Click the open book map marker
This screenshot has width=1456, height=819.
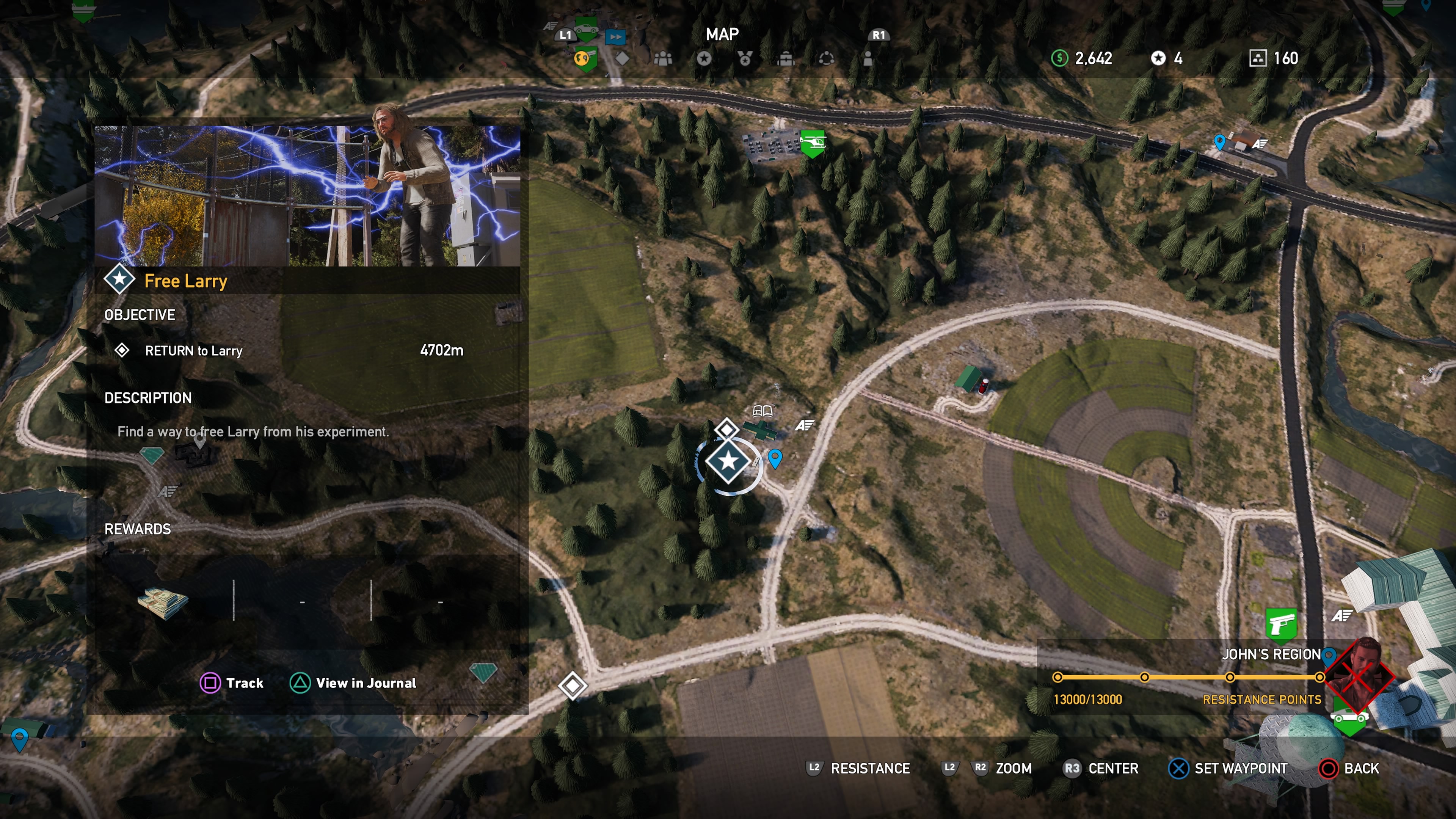(763, 410)
